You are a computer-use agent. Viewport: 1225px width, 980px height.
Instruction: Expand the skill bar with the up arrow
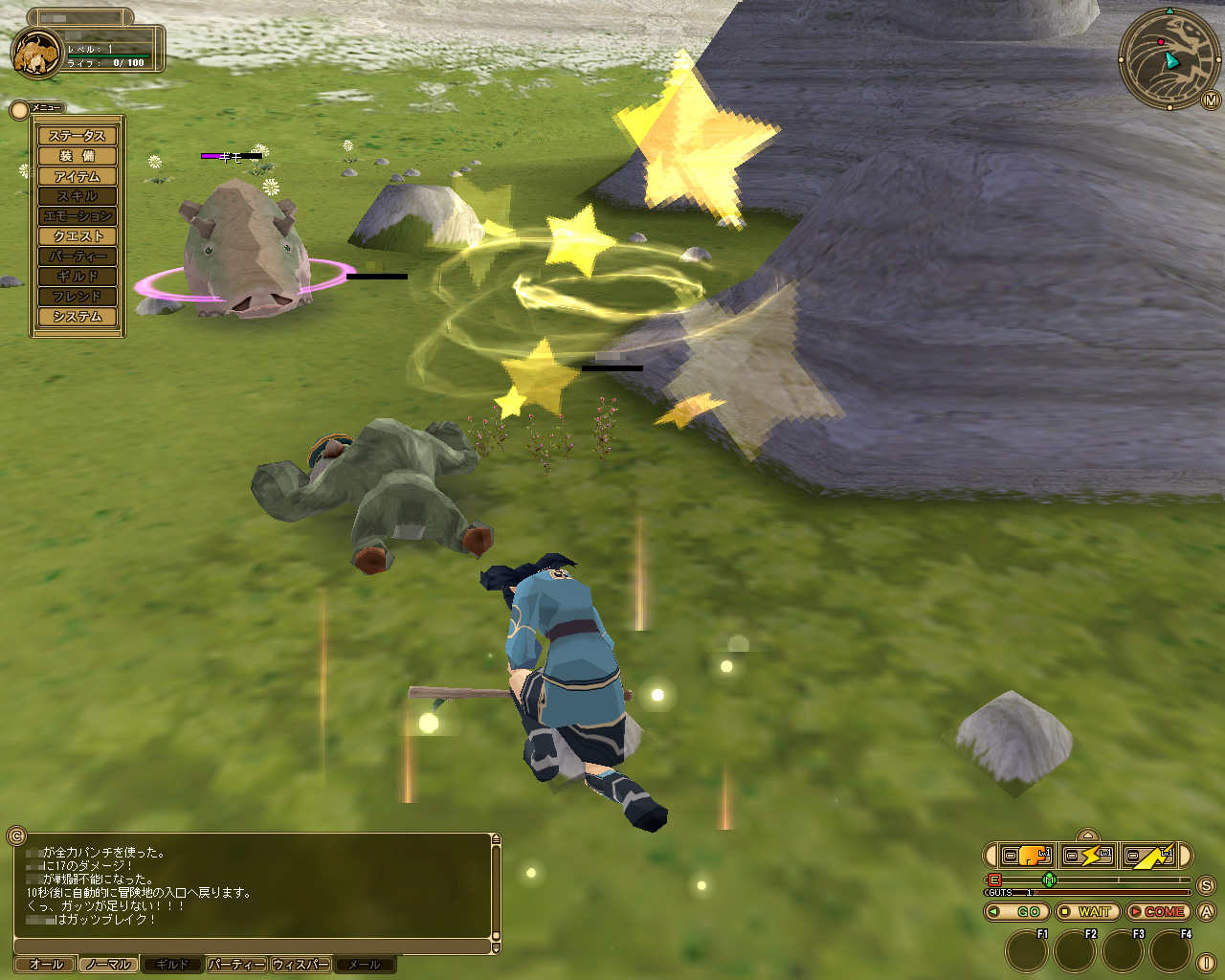[x=1087, y=835]
